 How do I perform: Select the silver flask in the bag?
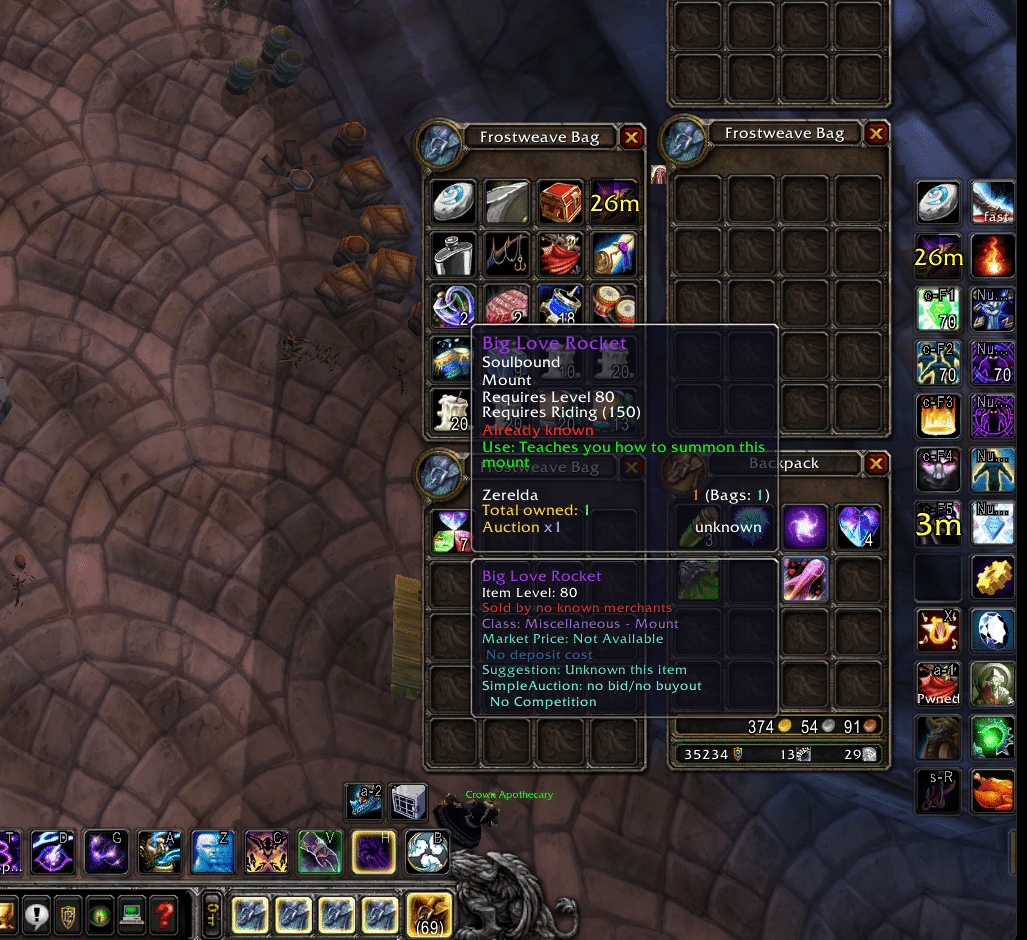point(454,254)
